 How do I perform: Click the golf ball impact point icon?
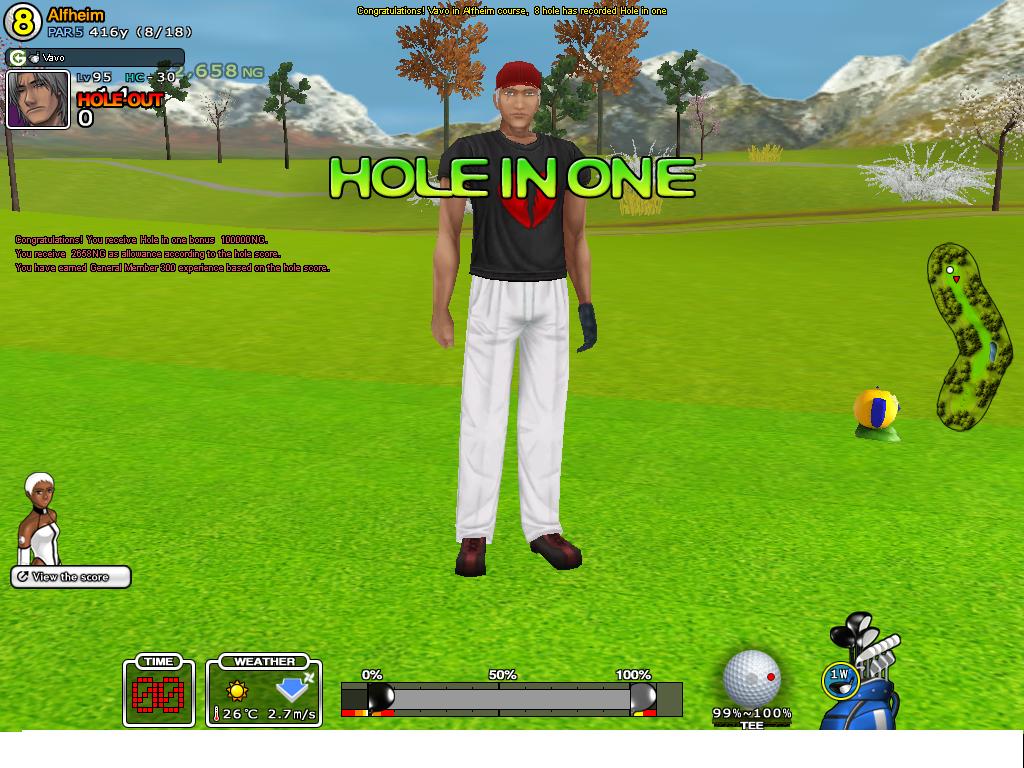click(x=751, y=678)
